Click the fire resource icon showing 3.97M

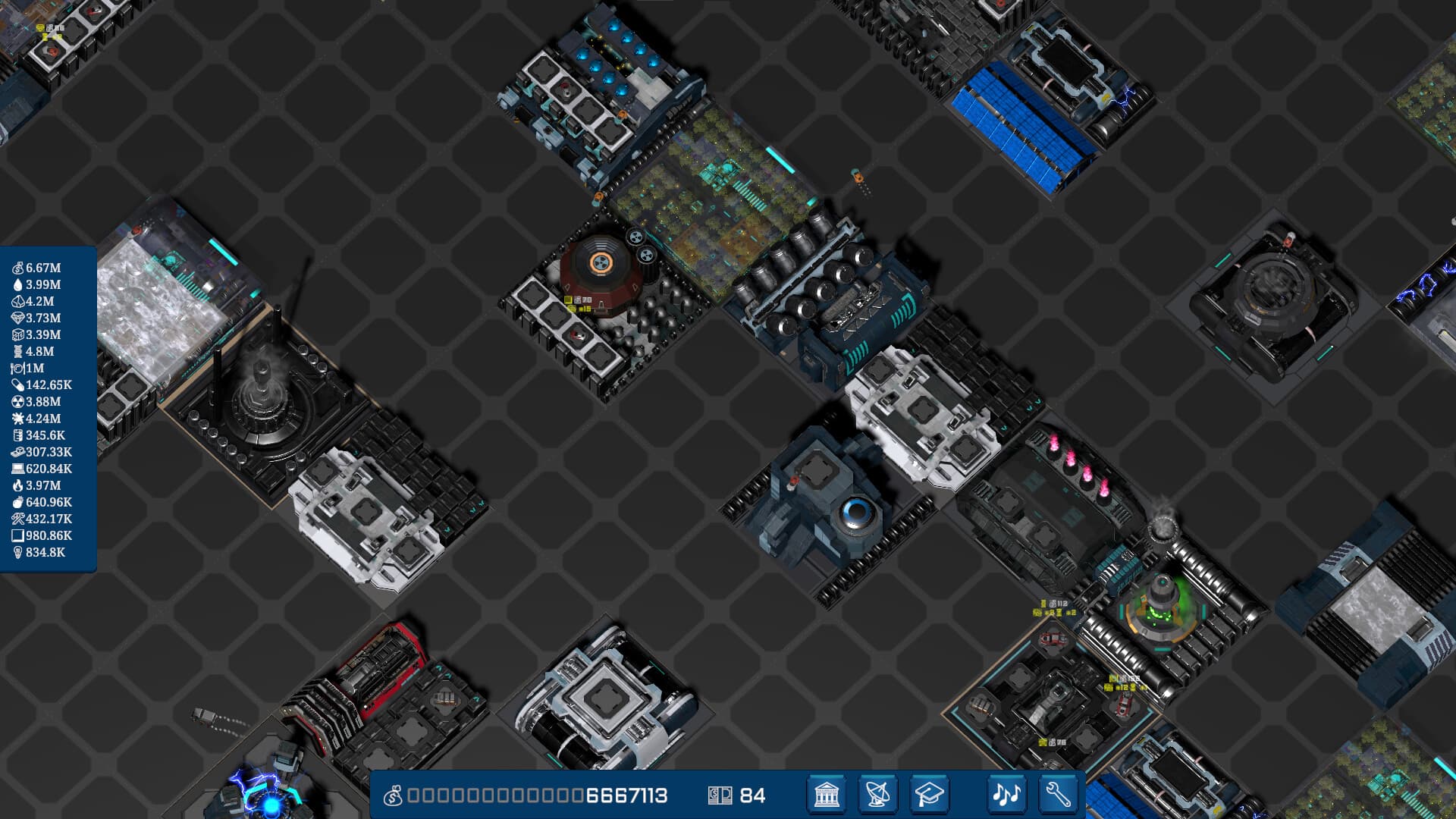(17, 485)
